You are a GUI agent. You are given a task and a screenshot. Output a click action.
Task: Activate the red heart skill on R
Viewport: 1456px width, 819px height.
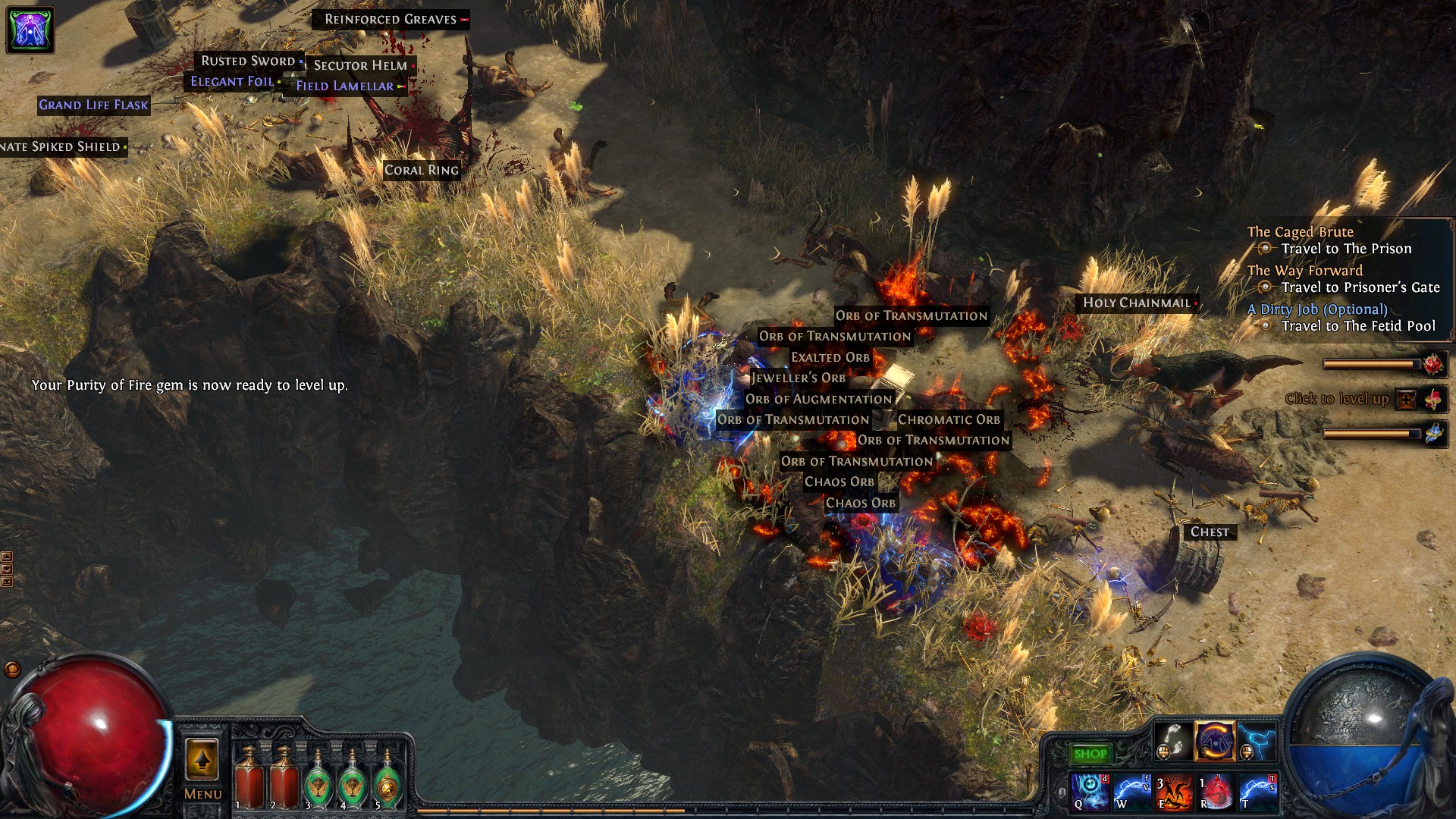[1215, 791]
